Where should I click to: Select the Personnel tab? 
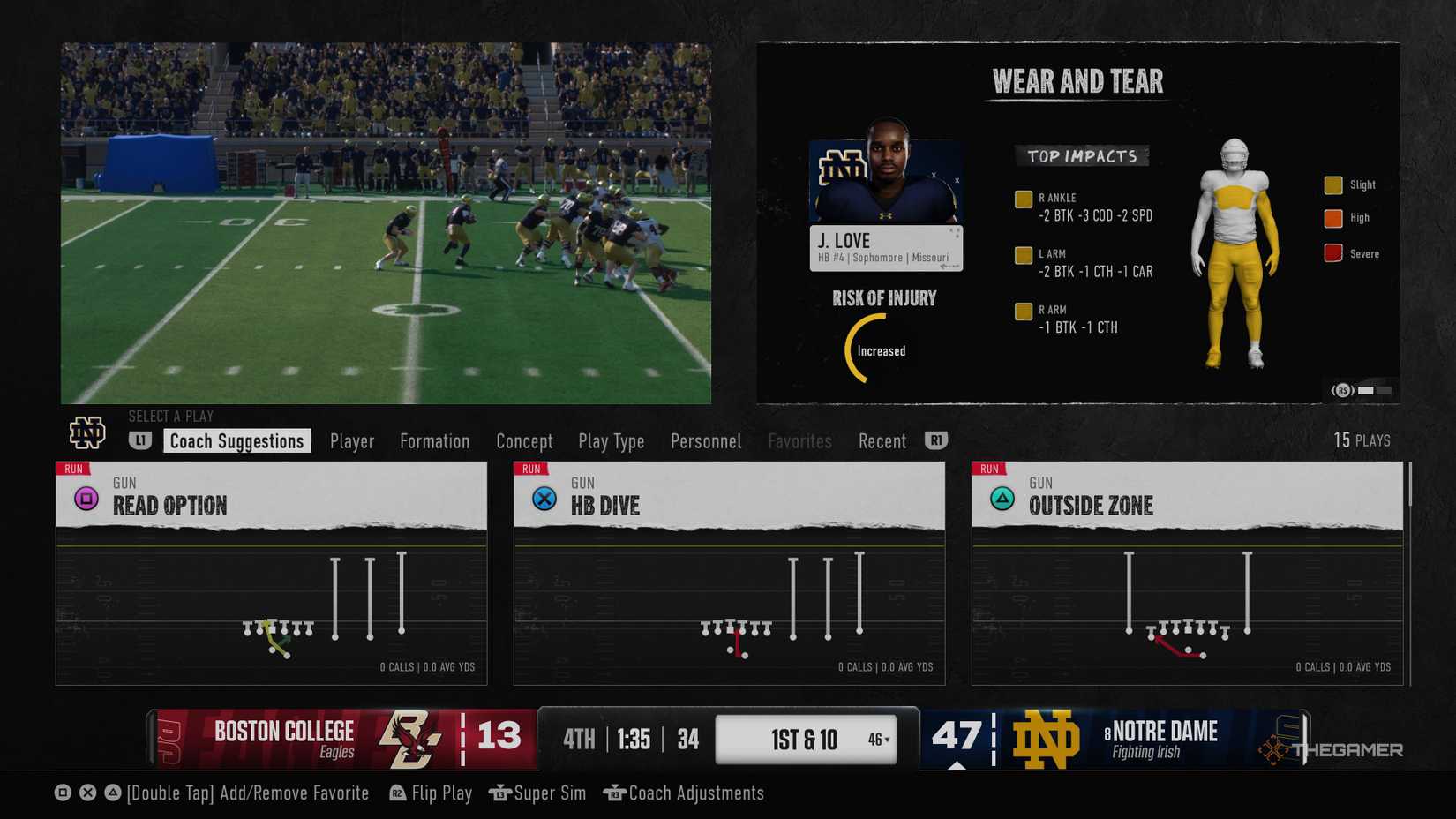click(x=705, y=440)
